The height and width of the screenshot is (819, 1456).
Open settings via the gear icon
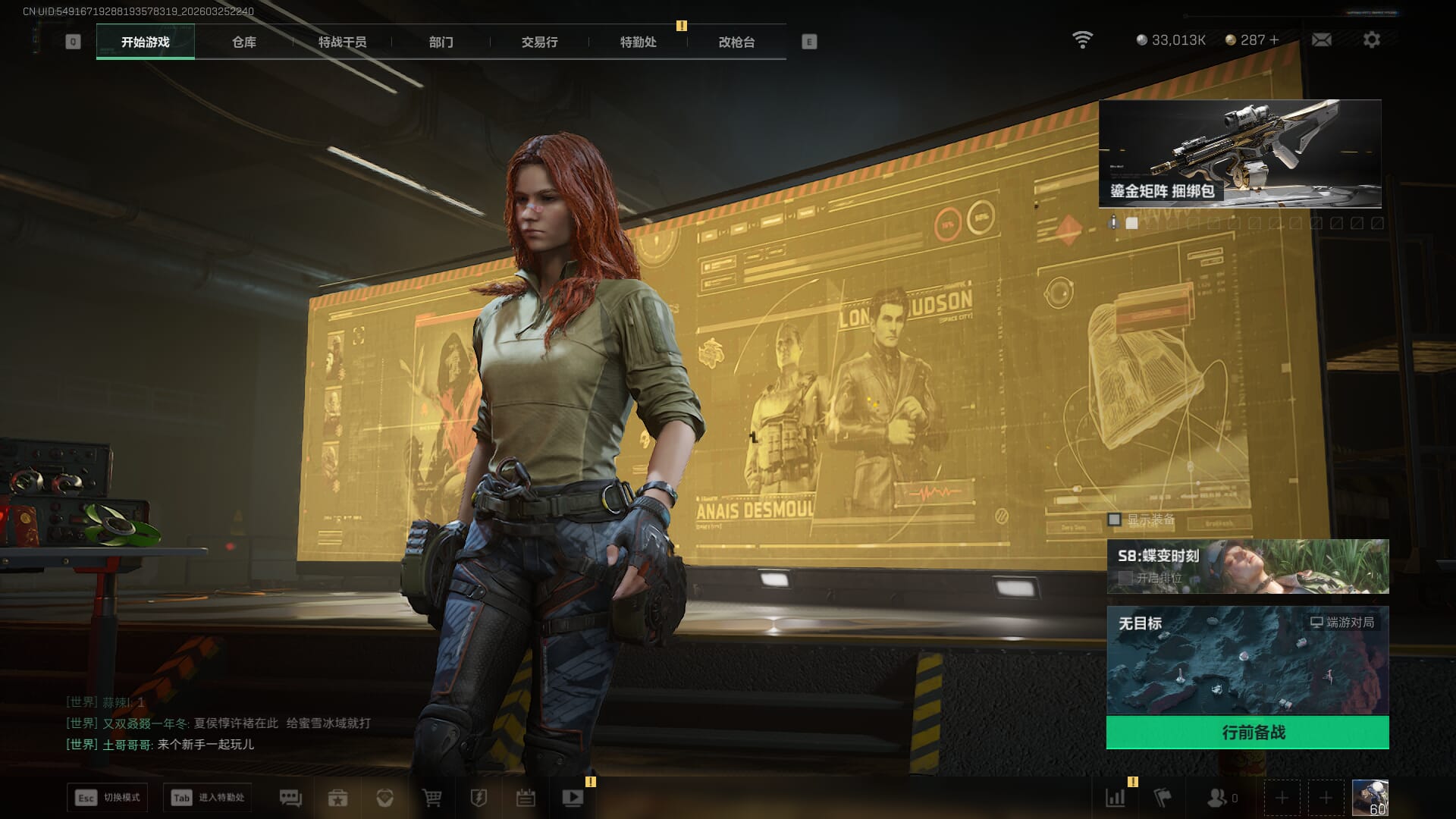(1371, 39)
